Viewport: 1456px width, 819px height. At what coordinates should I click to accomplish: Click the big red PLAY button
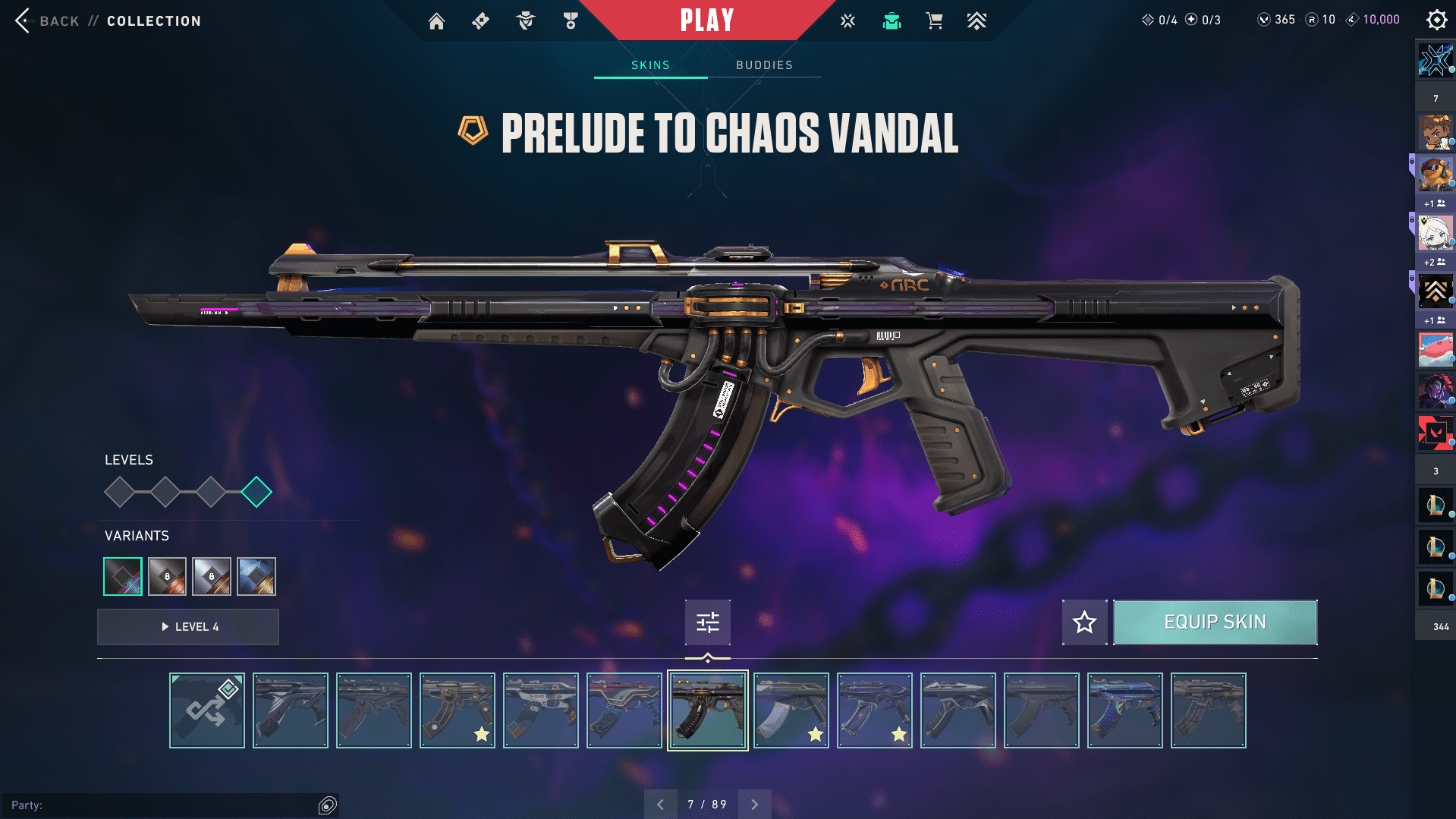[x=707, y=20]
